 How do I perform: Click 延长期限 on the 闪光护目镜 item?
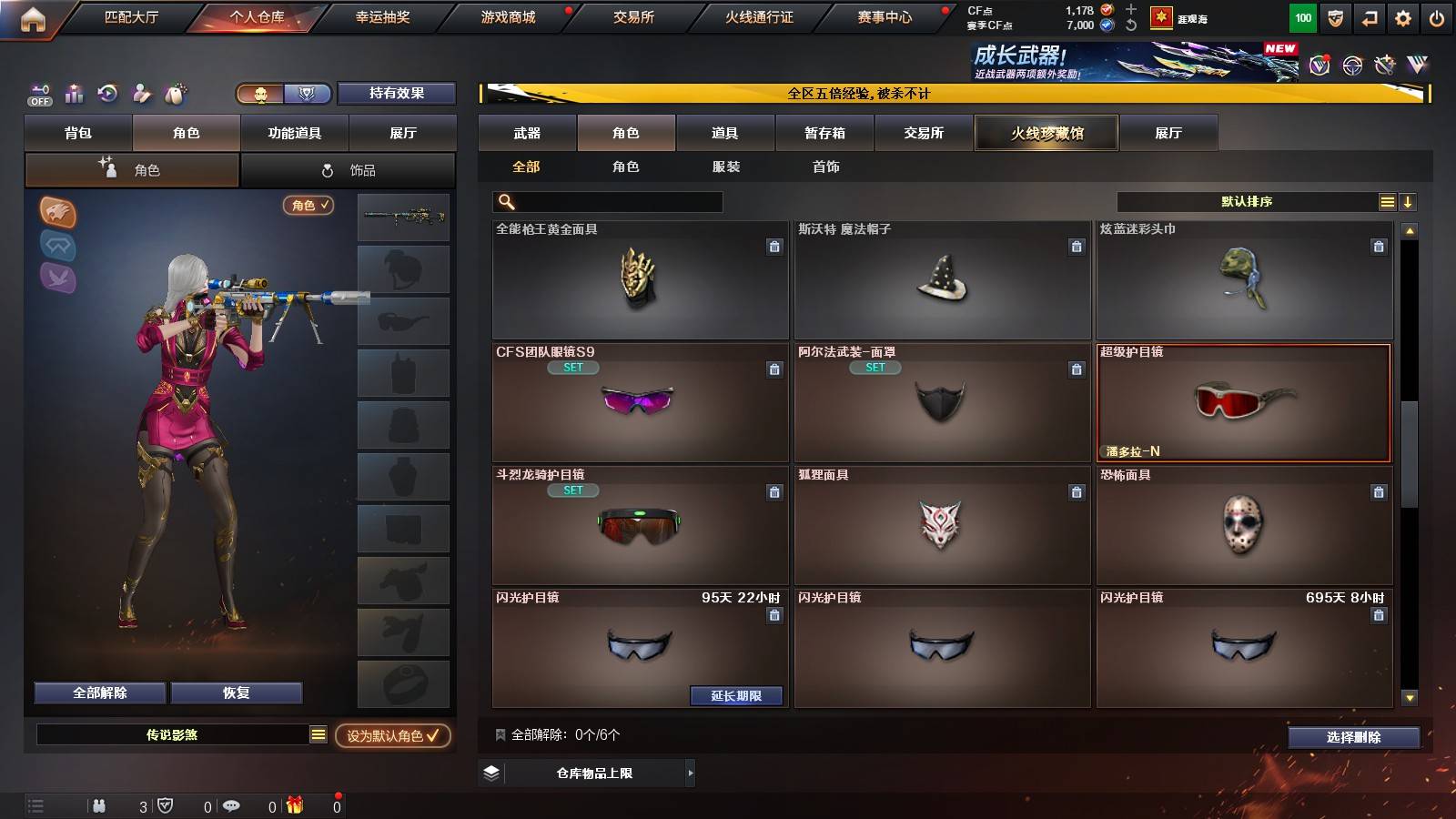(737, 695)
